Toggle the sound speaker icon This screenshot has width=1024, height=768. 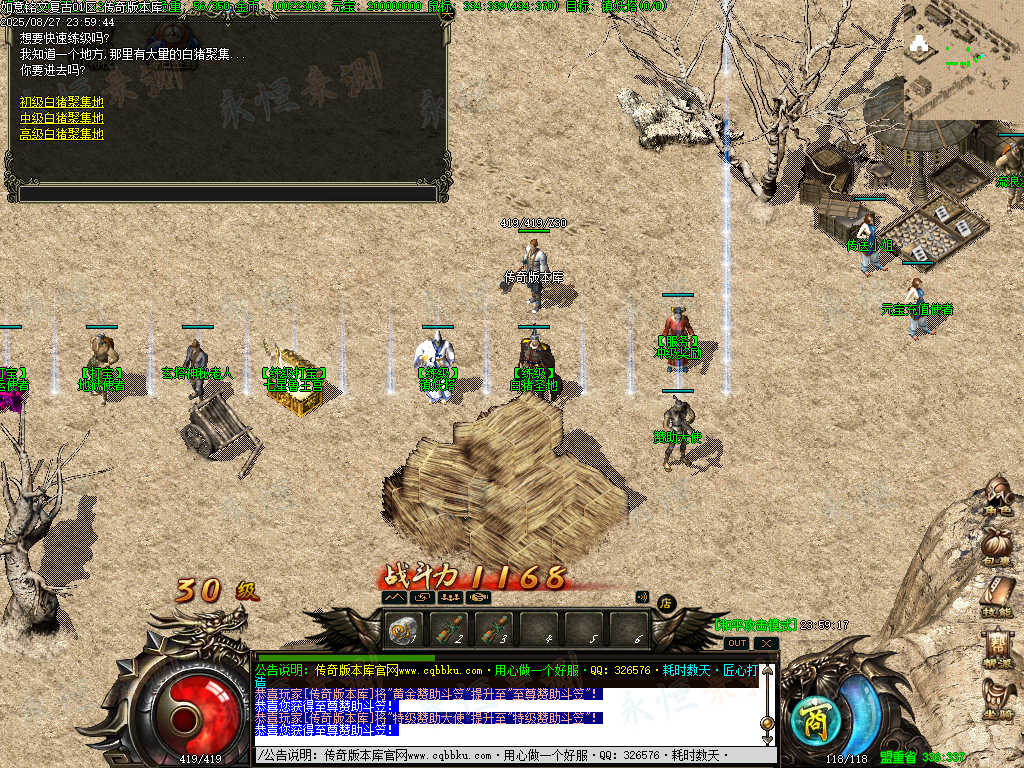tap(642, 597)
